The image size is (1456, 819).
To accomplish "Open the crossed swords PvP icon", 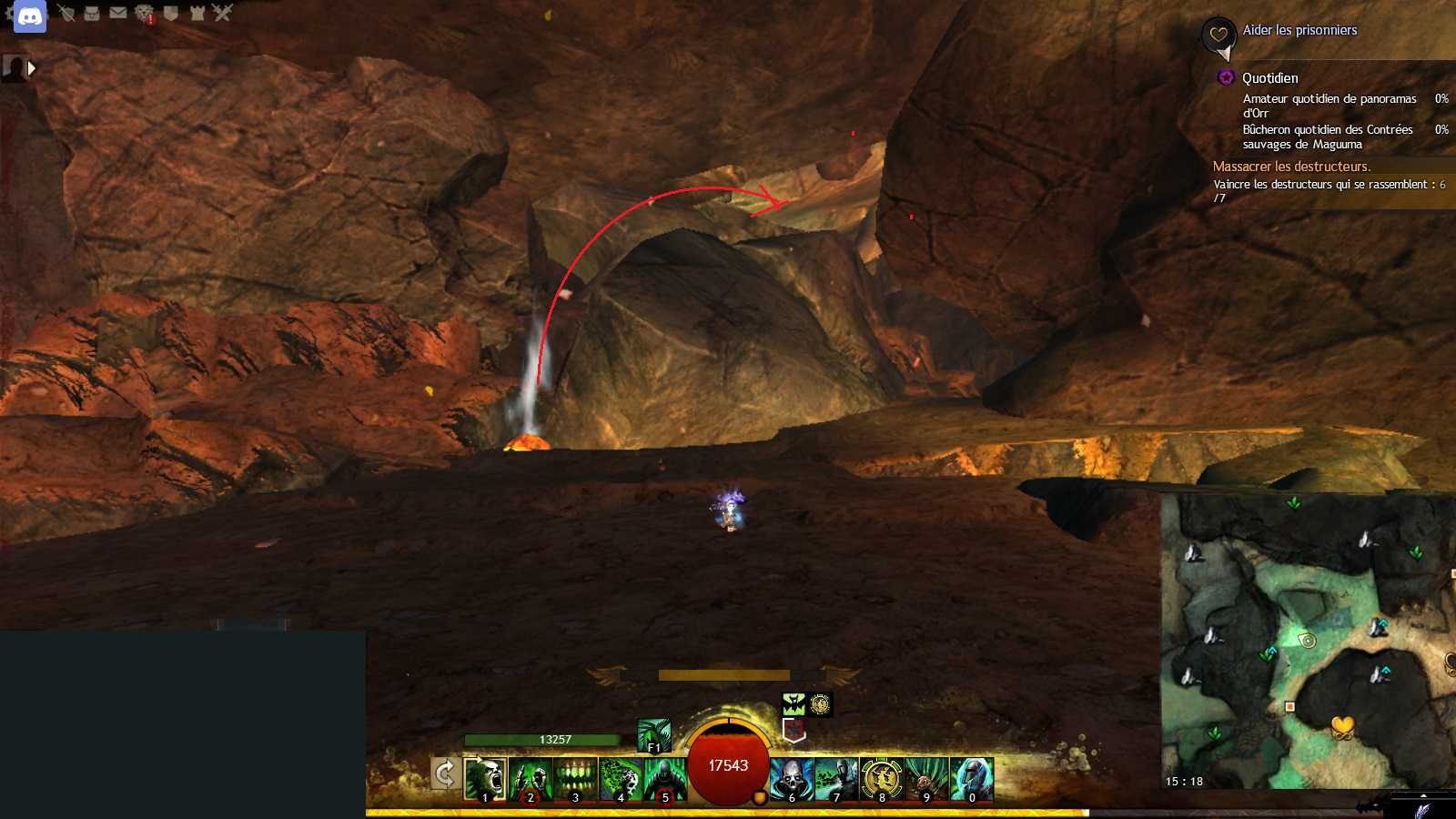I will (x=223, y=13).
